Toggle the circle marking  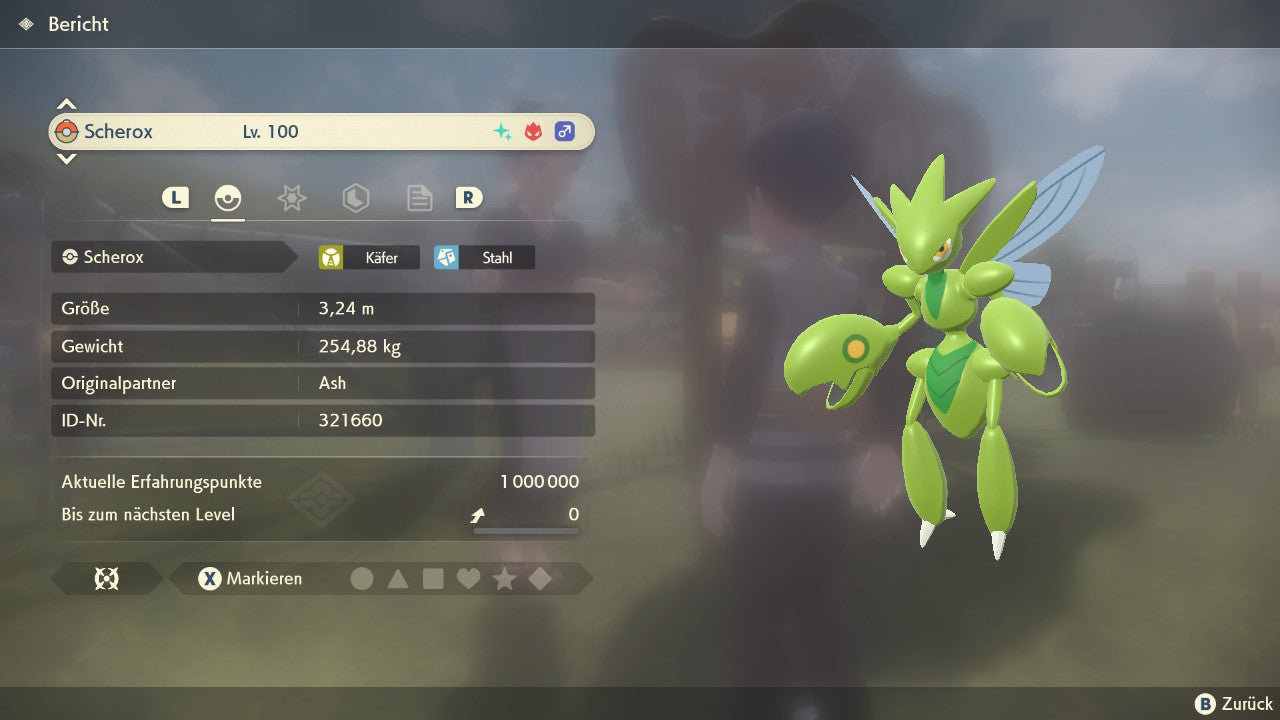(362, 578)
